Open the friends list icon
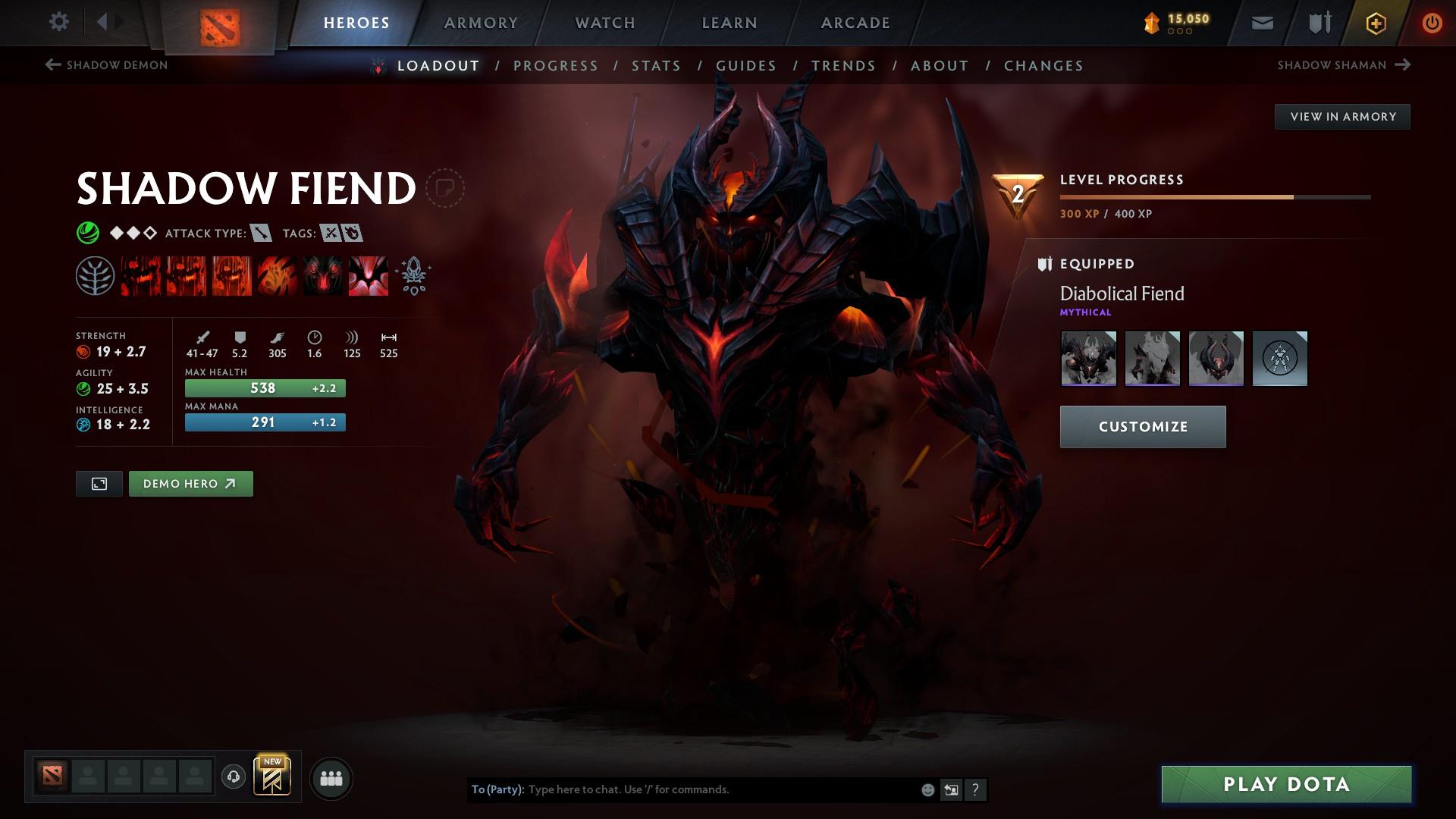1456x819 pixels. pos(331,777)
